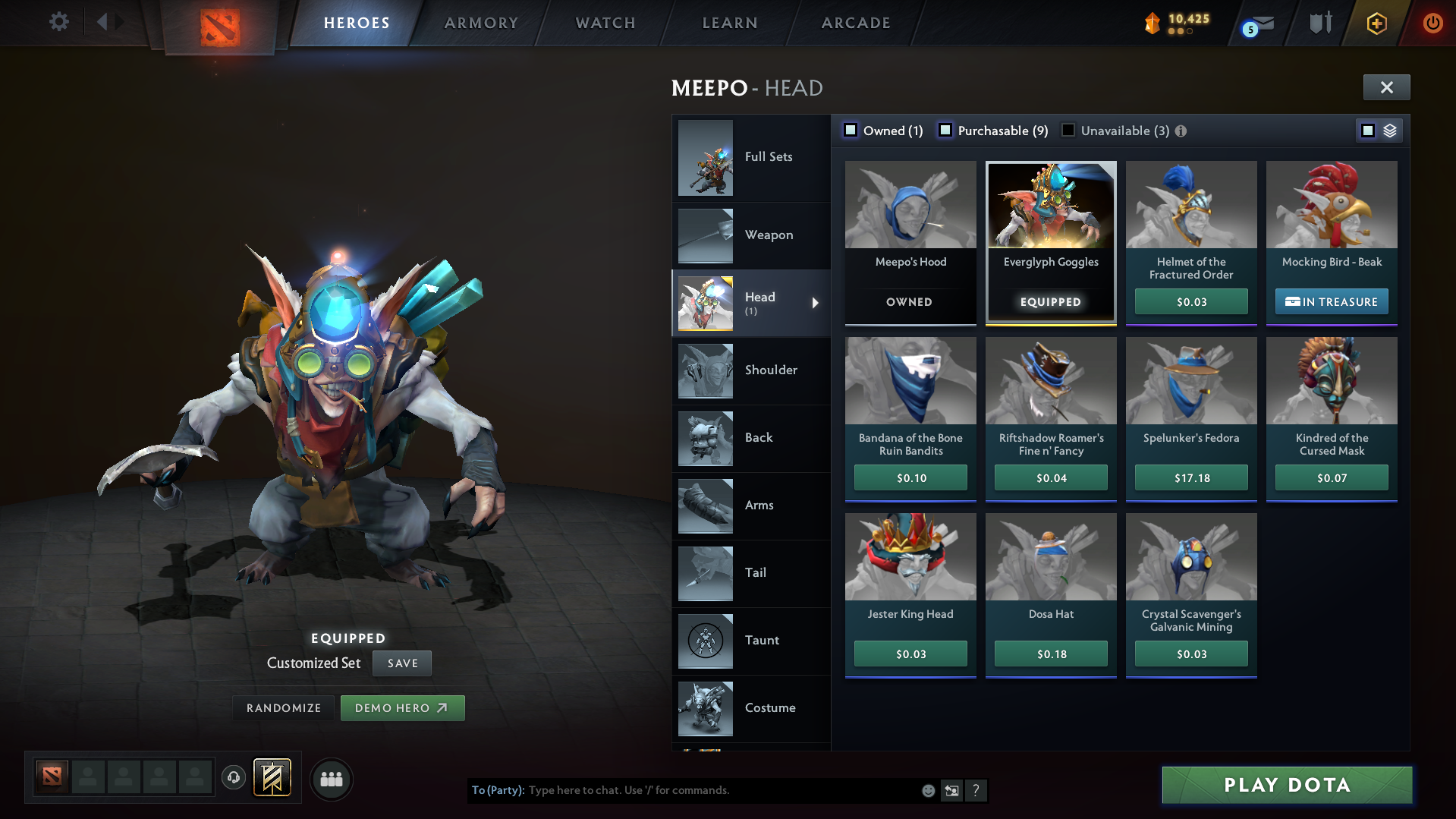Open the settings gear menu

tap(58, 22)
